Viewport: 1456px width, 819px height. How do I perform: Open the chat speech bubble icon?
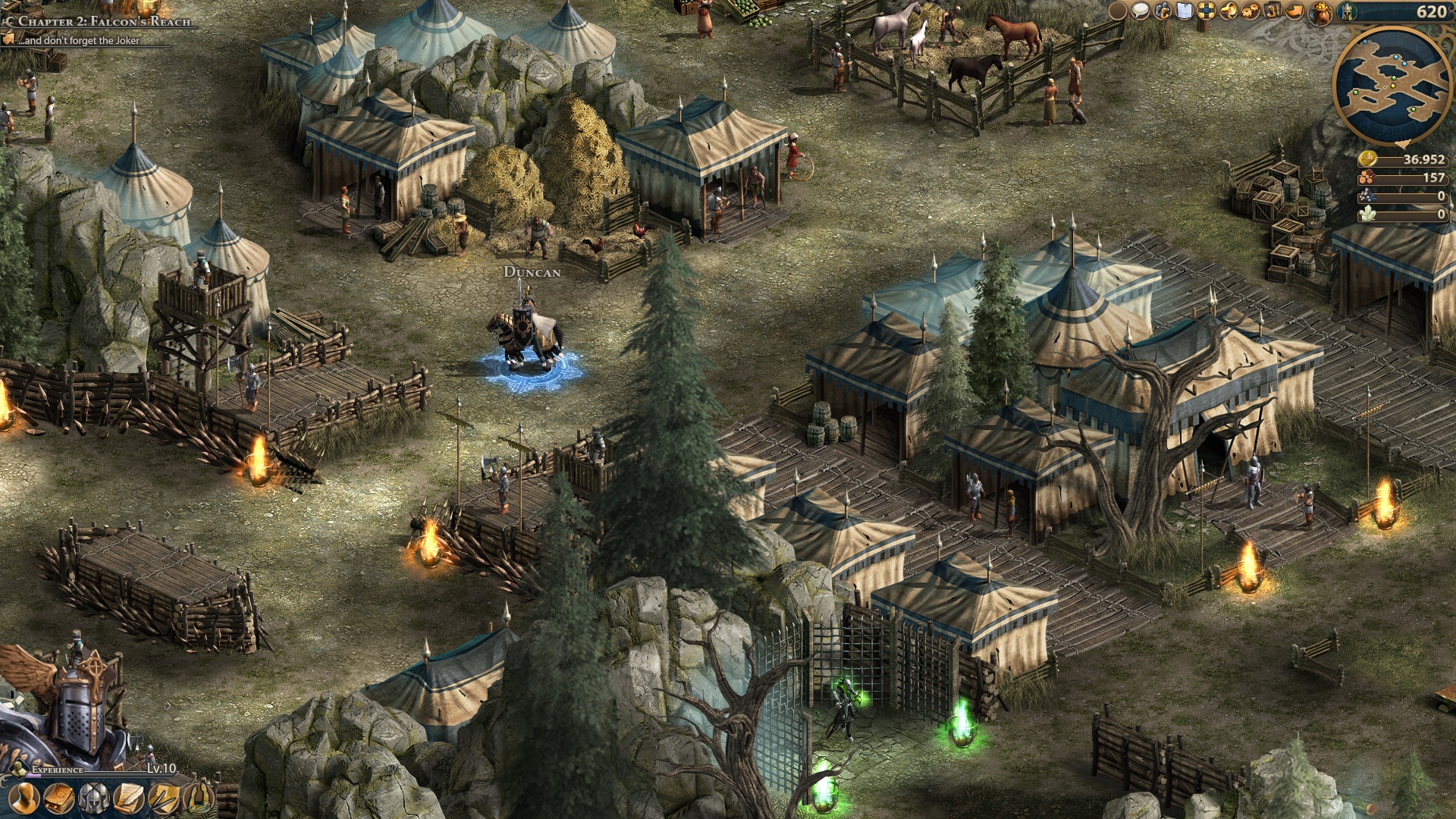click(x=1140, y=11)
